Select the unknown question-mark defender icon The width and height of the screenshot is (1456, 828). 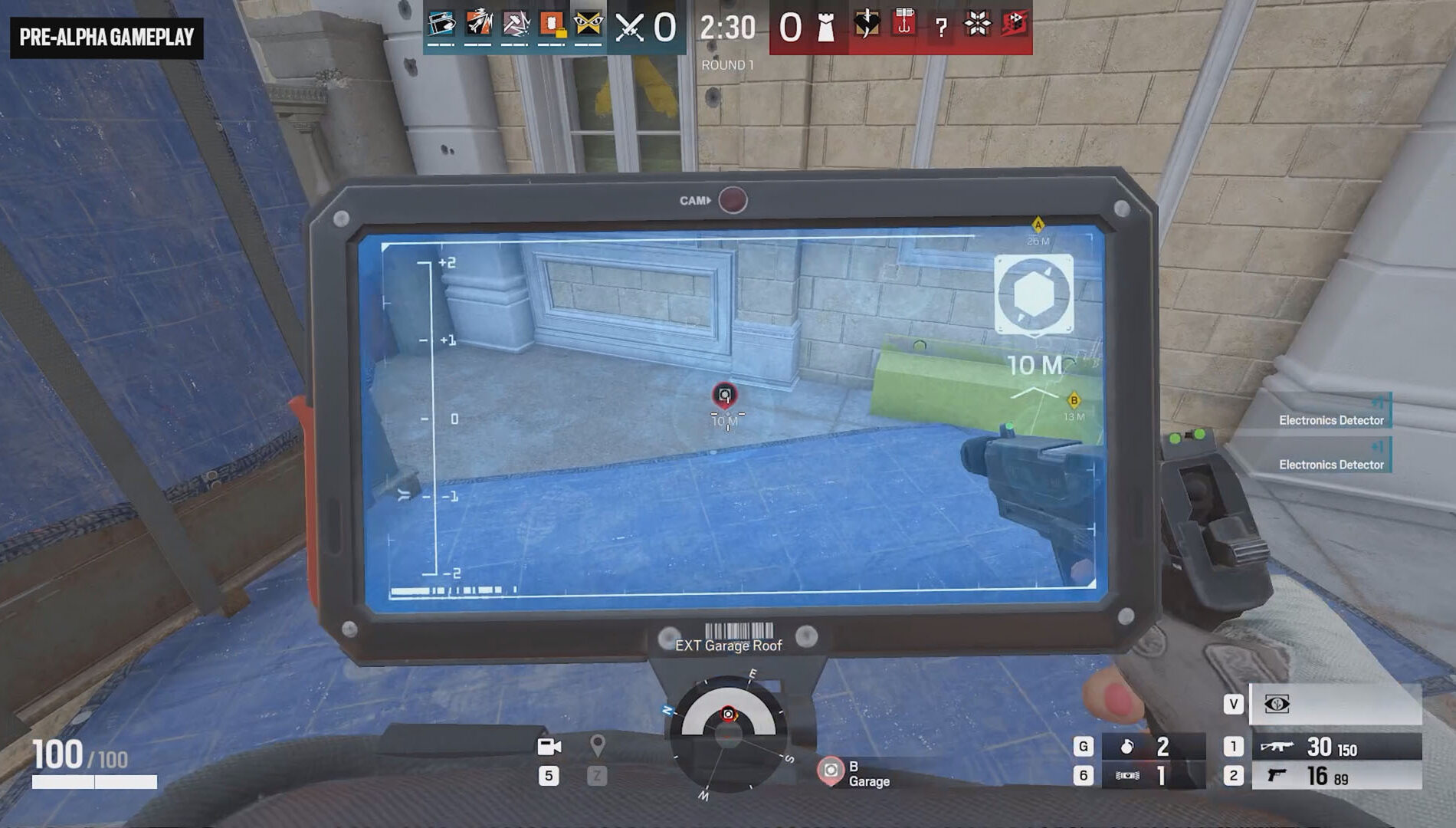(941, 28)
